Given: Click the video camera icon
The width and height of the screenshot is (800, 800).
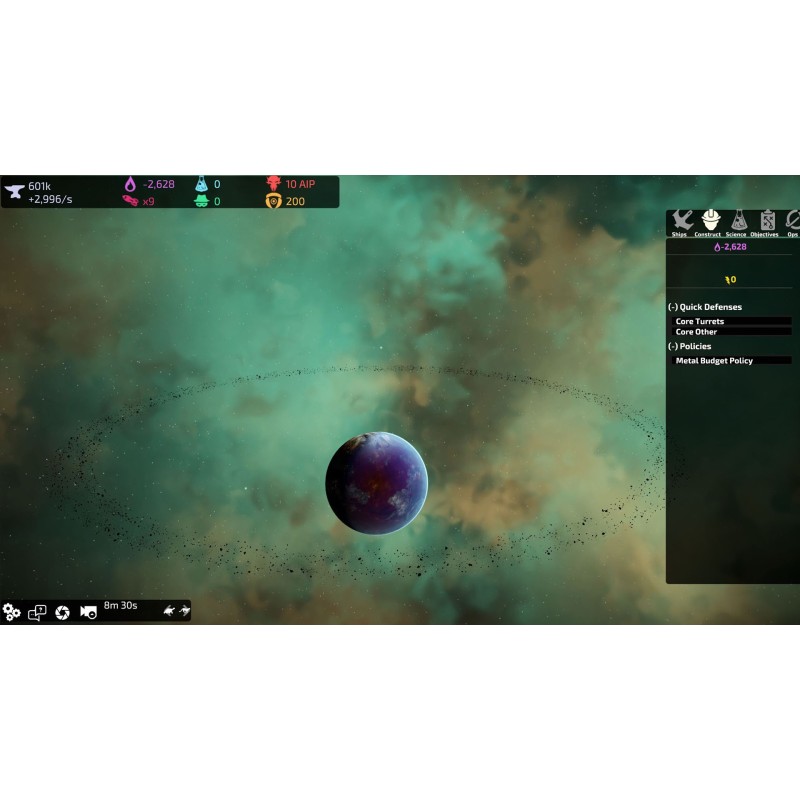Looking at the screenshot, I should click(88, 612).
